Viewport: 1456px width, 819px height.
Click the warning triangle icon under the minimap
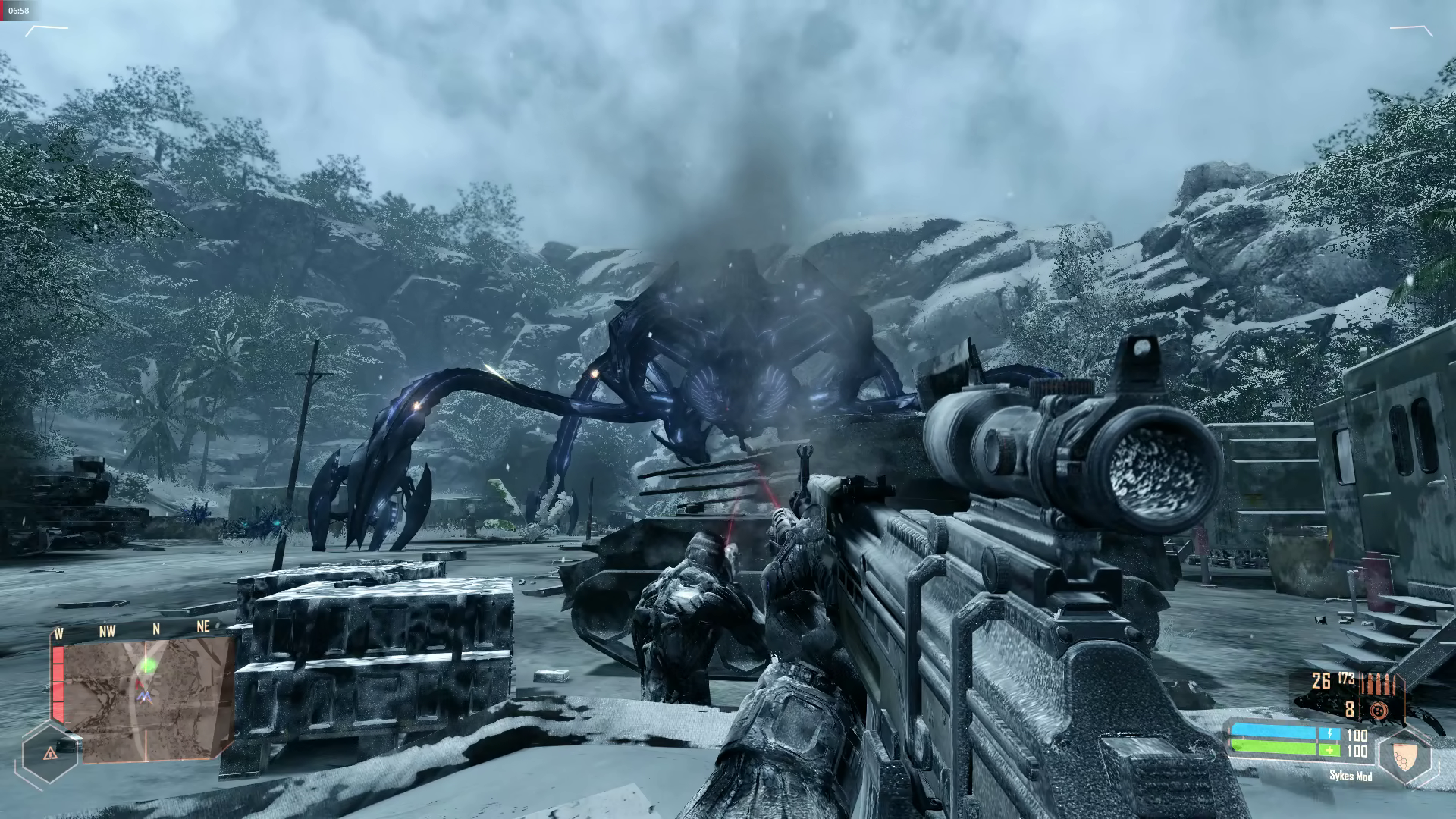51,753
